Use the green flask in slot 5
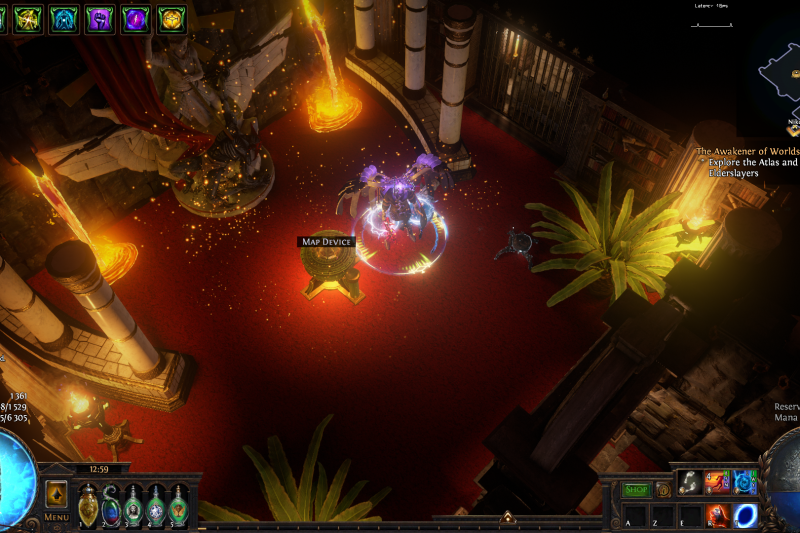Image resolution: width=800 pixels, height=533 pixels. pos(179,505)
